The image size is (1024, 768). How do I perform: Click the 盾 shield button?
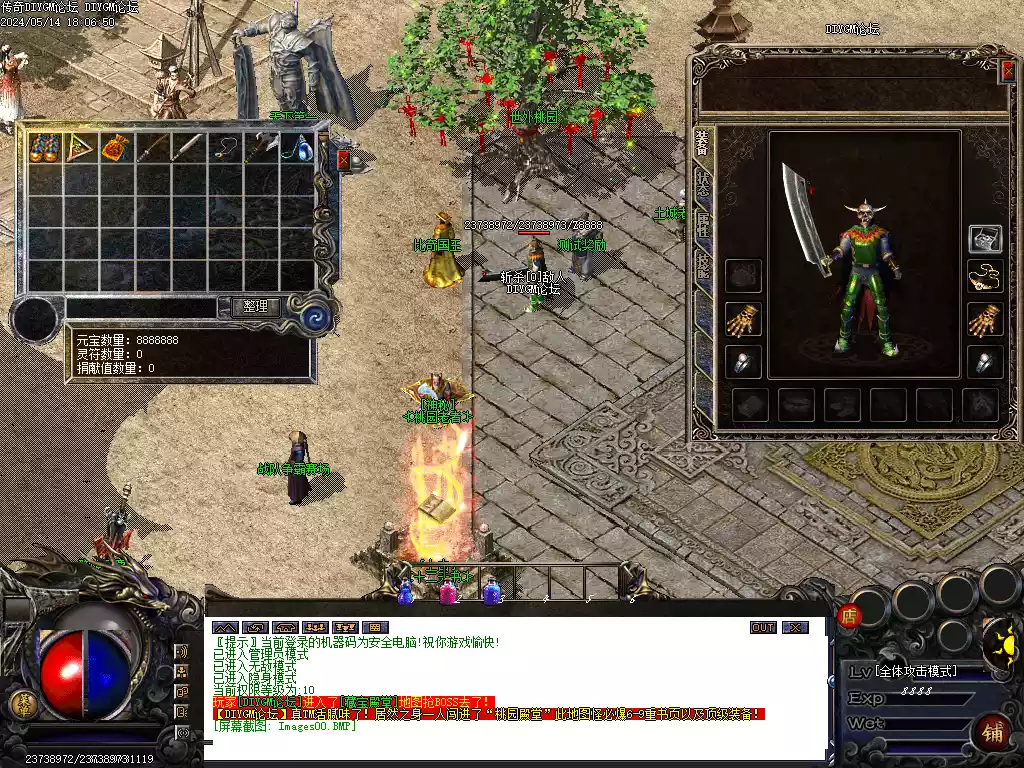click(850, 616)
